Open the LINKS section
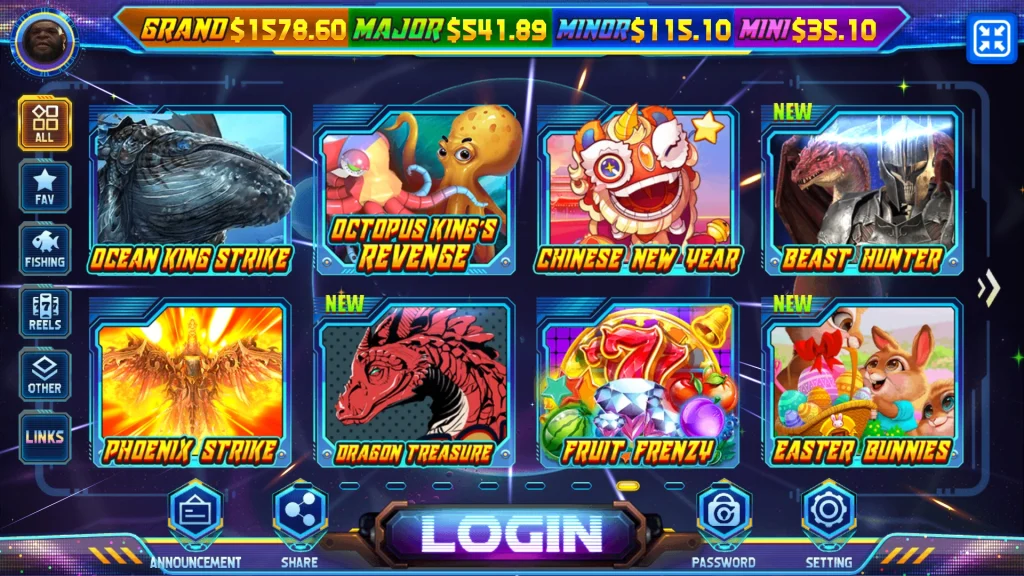 pyautogui.click(x=45, y=437)
